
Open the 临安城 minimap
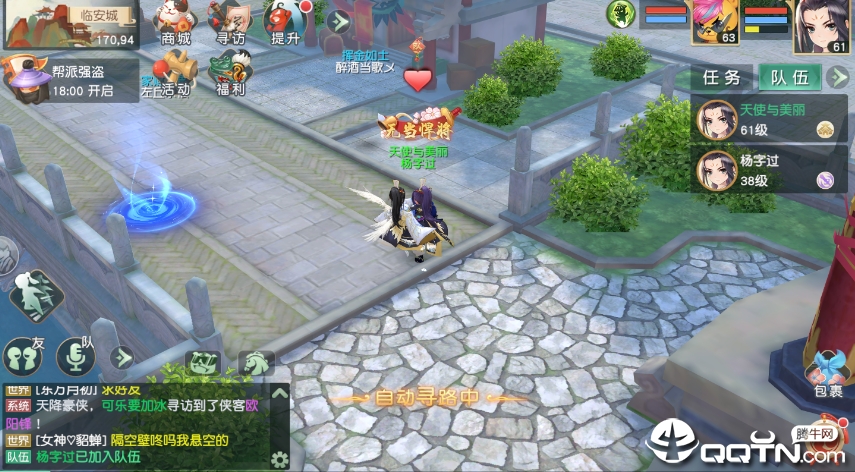pos(70,25)
